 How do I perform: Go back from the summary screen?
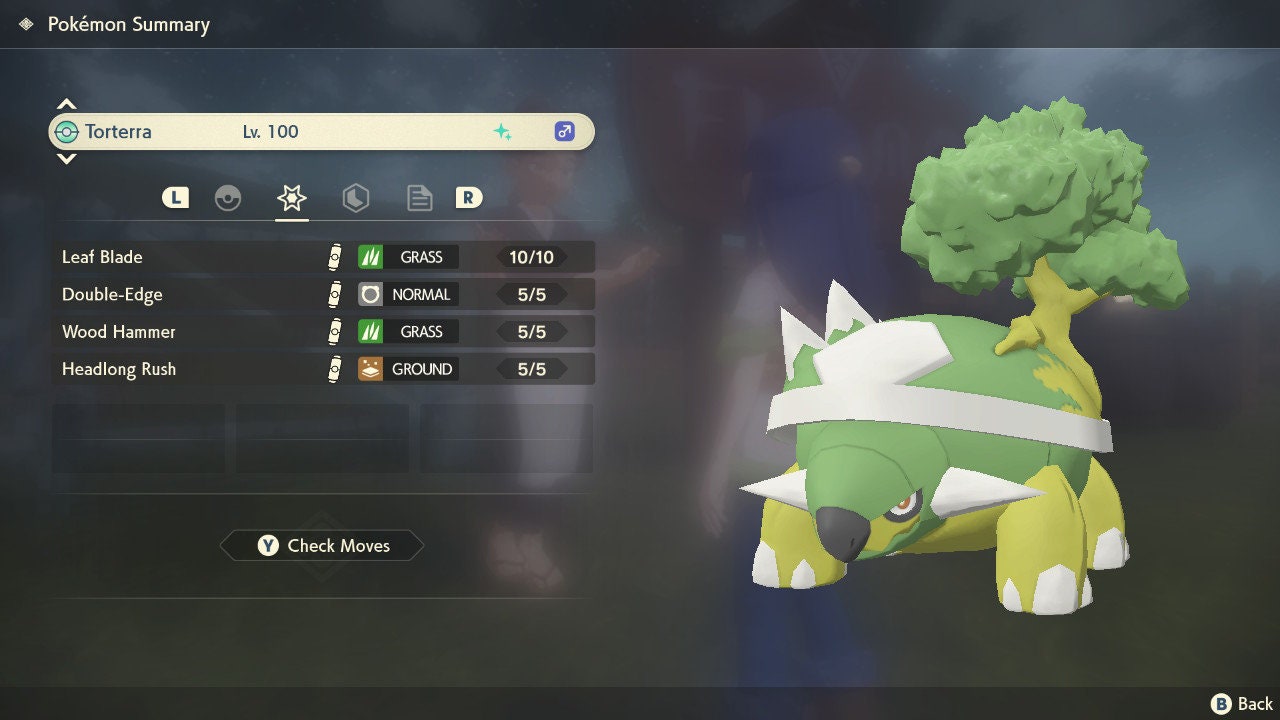click(x=1242, y=704)
